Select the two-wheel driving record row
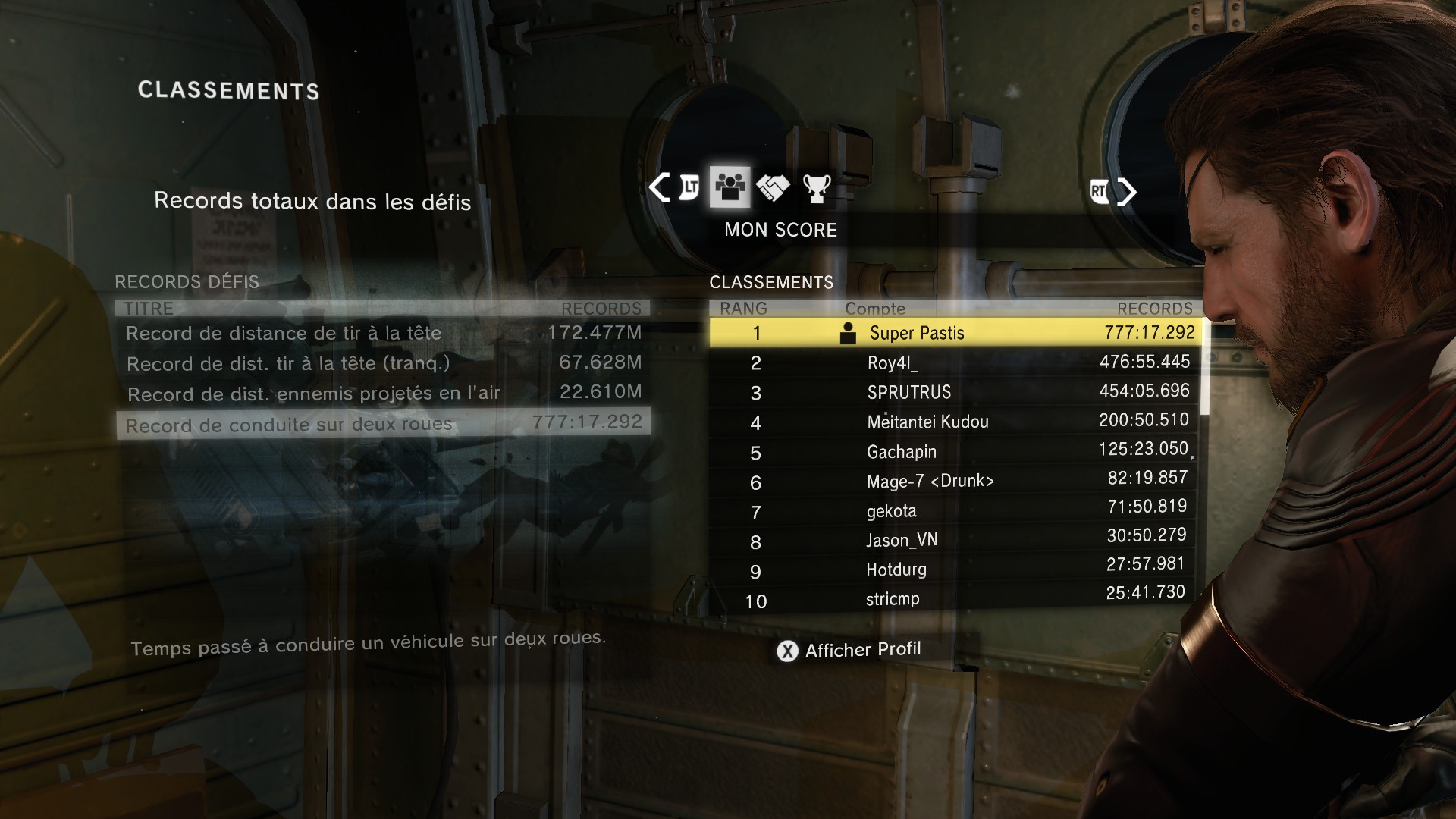Screen dimensions: 1456x819 [383, 424]
